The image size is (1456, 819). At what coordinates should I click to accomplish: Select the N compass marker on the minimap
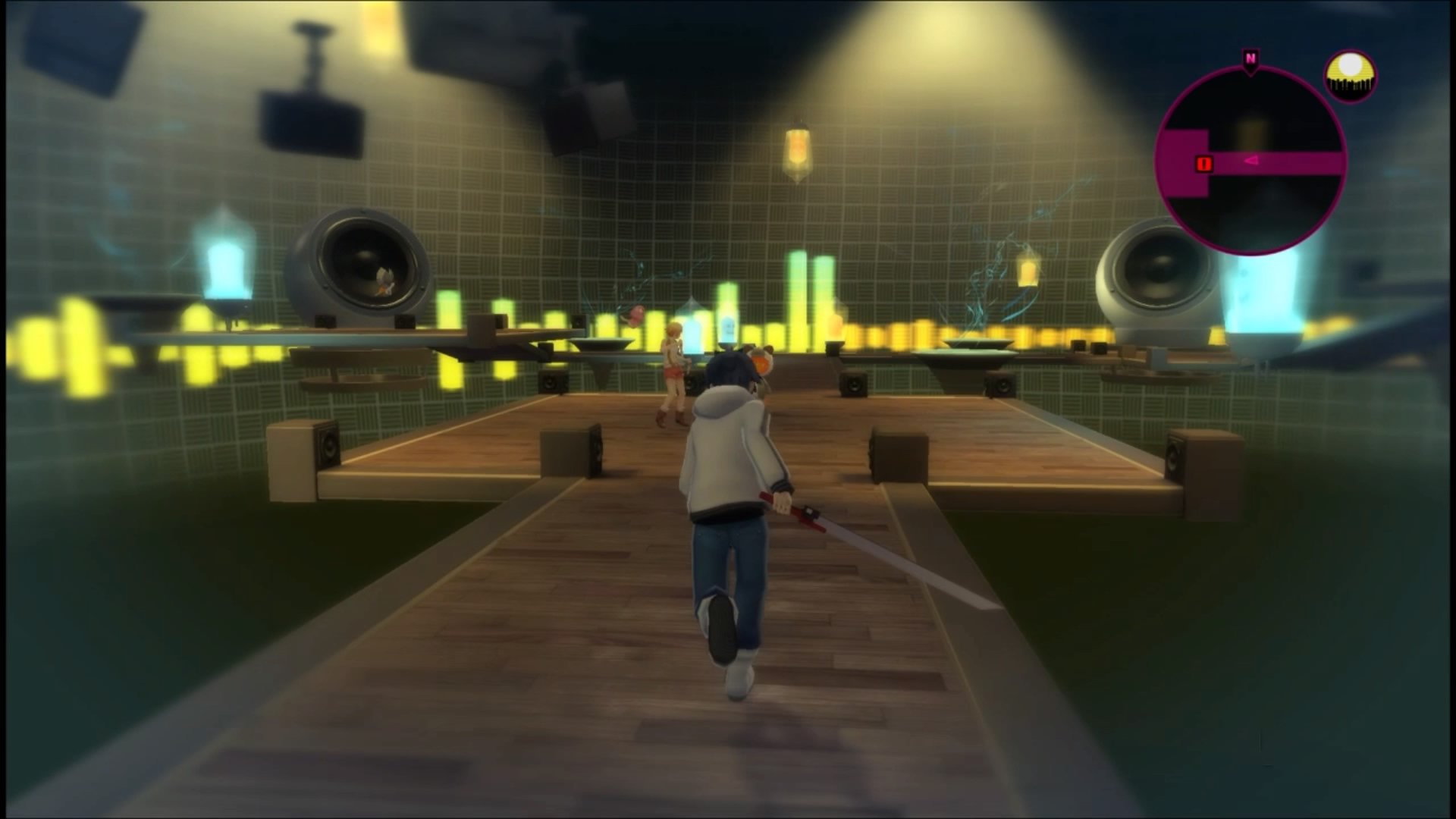click(x=1250, y=58)
